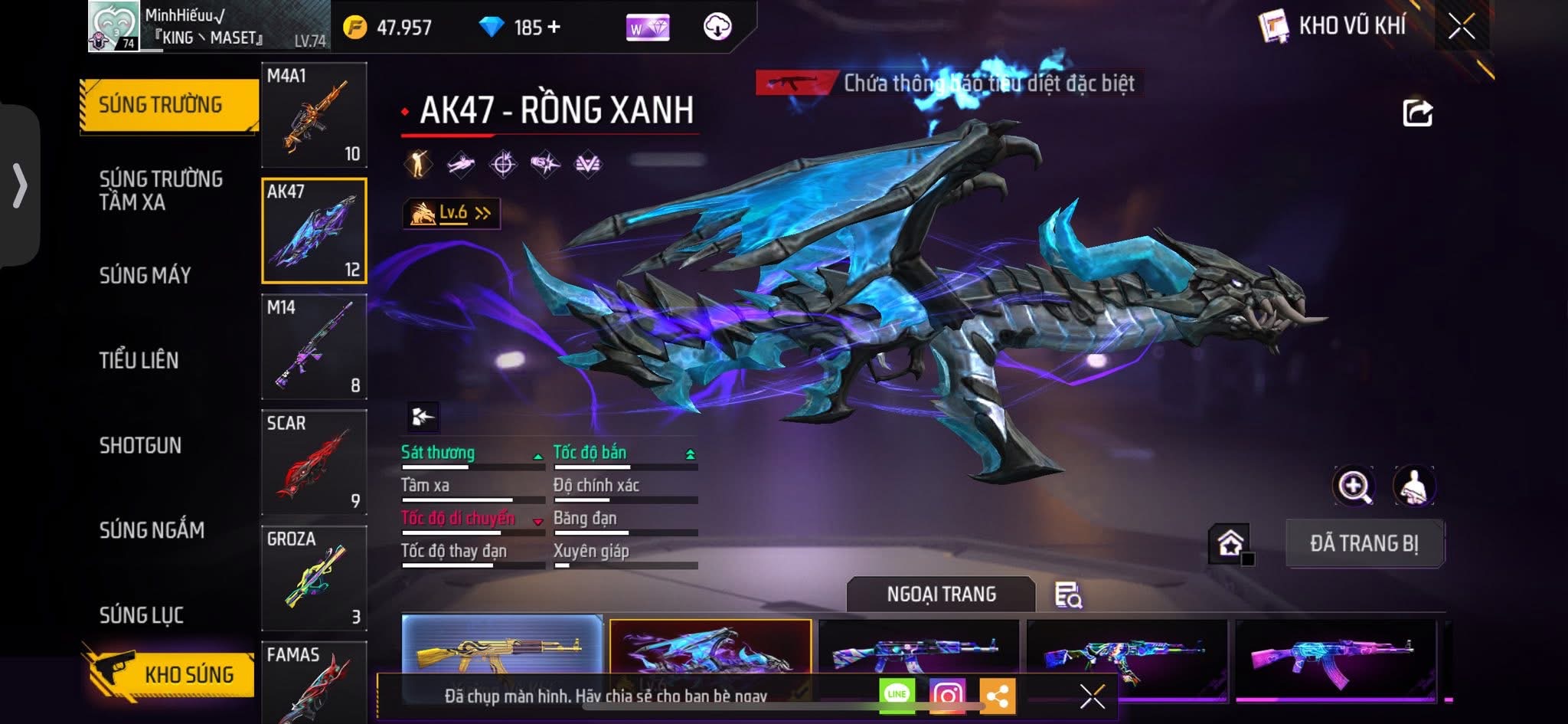1568x724 pixels.
Task: Share the weapon skin via share icon
Action: tap(1416, 113)
